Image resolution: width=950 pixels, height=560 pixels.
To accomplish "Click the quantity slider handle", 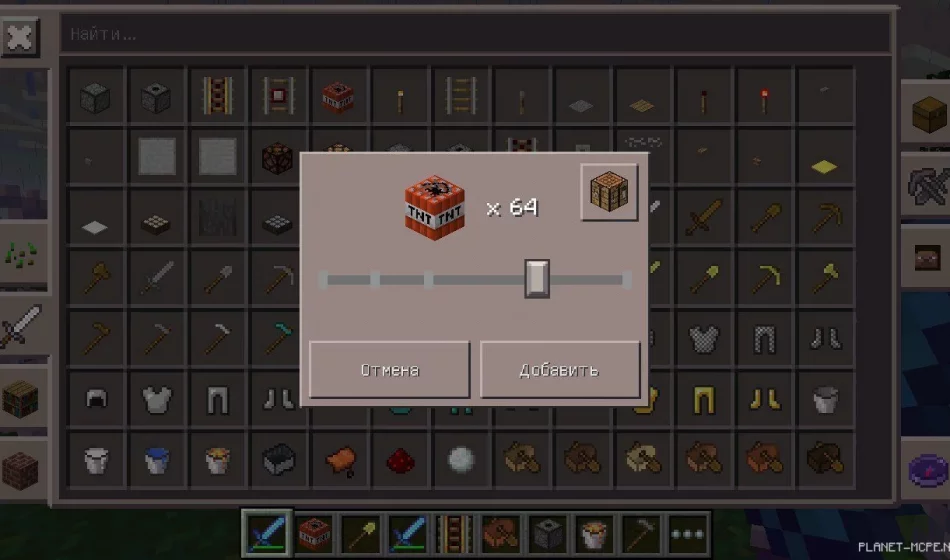I will point(537,279).
